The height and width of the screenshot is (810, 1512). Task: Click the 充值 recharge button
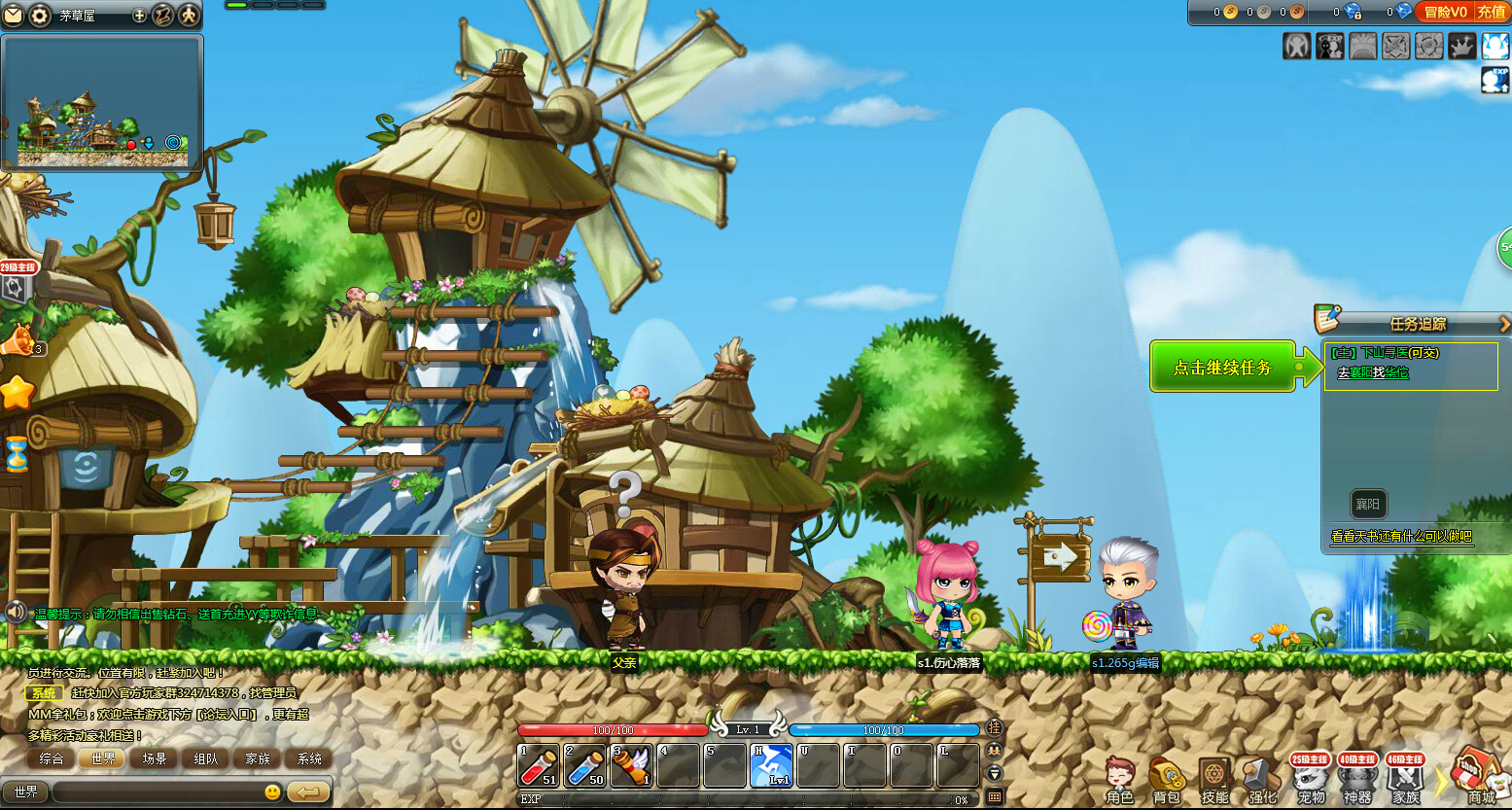[1492, 12]
